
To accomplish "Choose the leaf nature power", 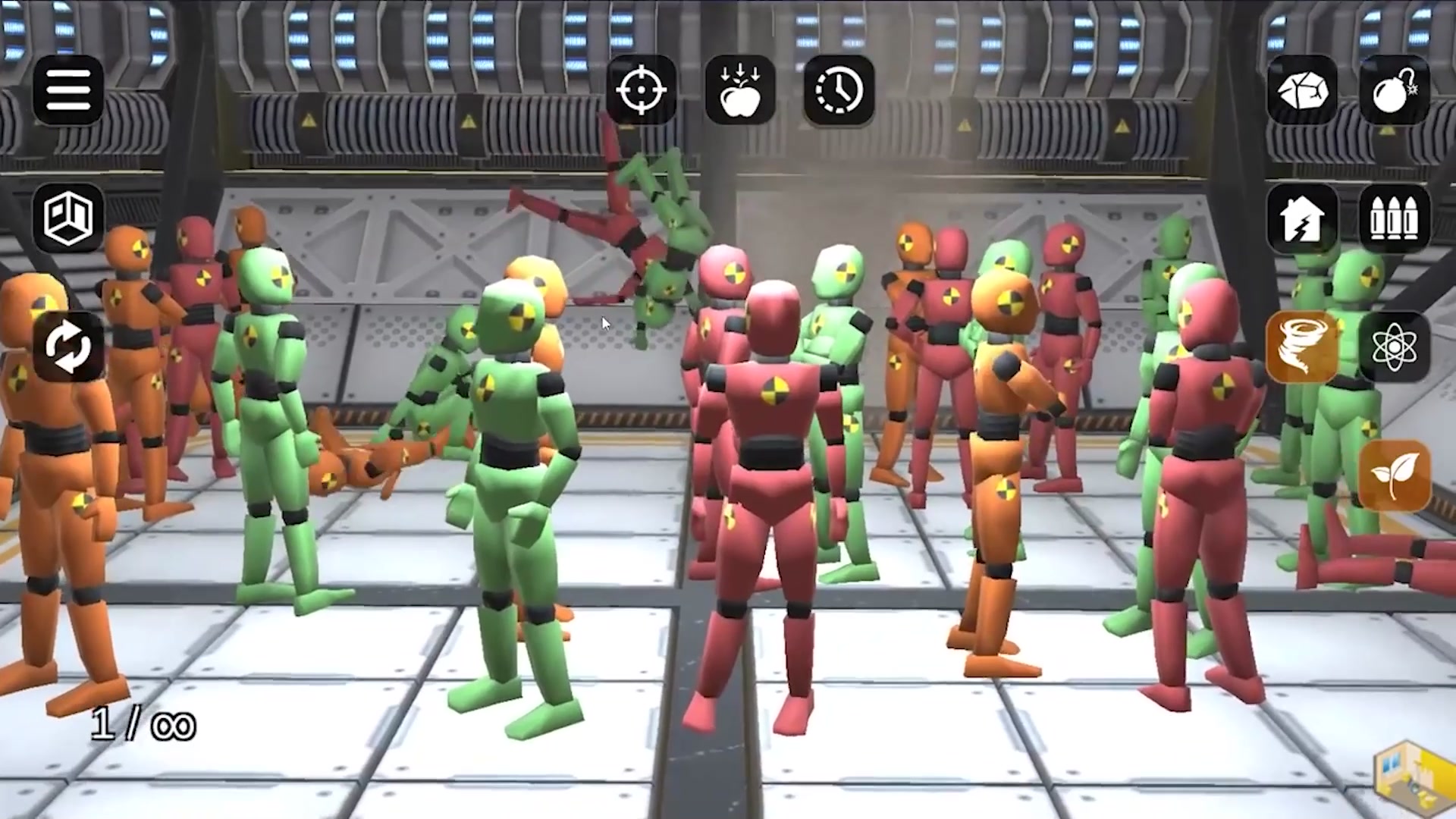I will pyautogui.click(x=1395, y=476).
